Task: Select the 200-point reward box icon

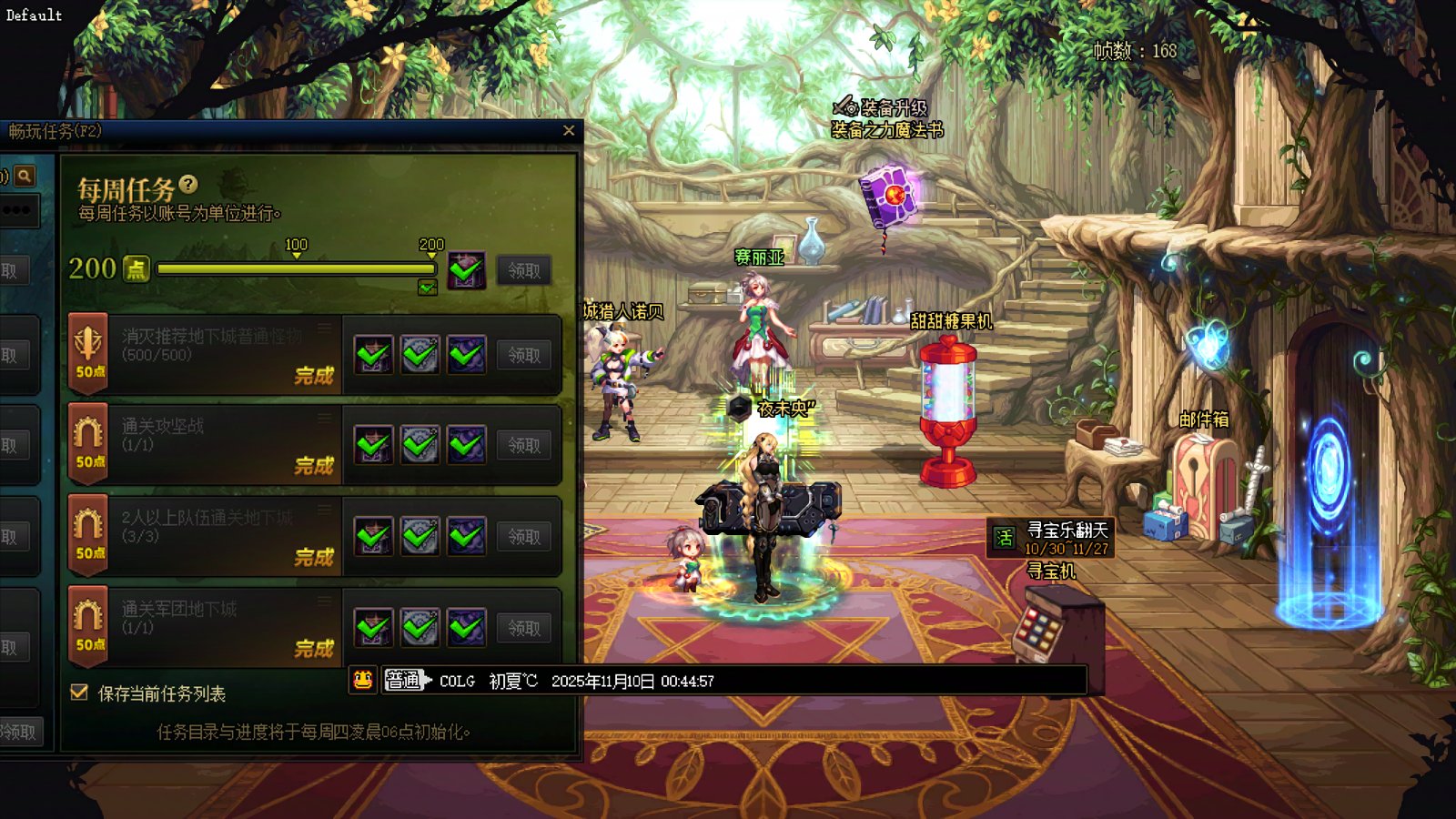Action: coord(466,270)
